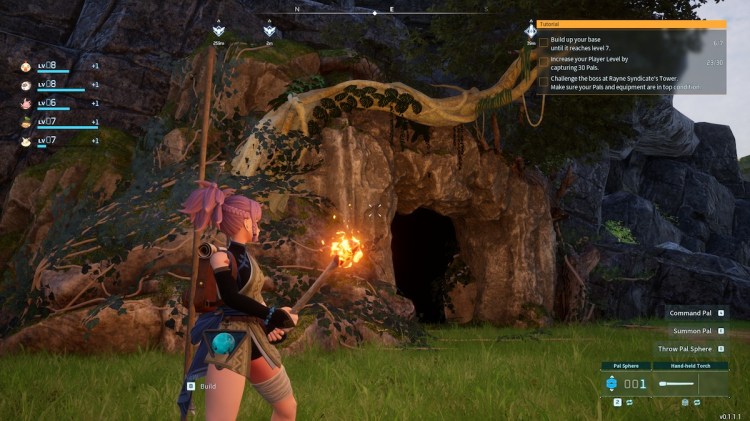750x421 pixels.
Task: Select the green-leafed Pal party icon
Action: click(25, 121)
